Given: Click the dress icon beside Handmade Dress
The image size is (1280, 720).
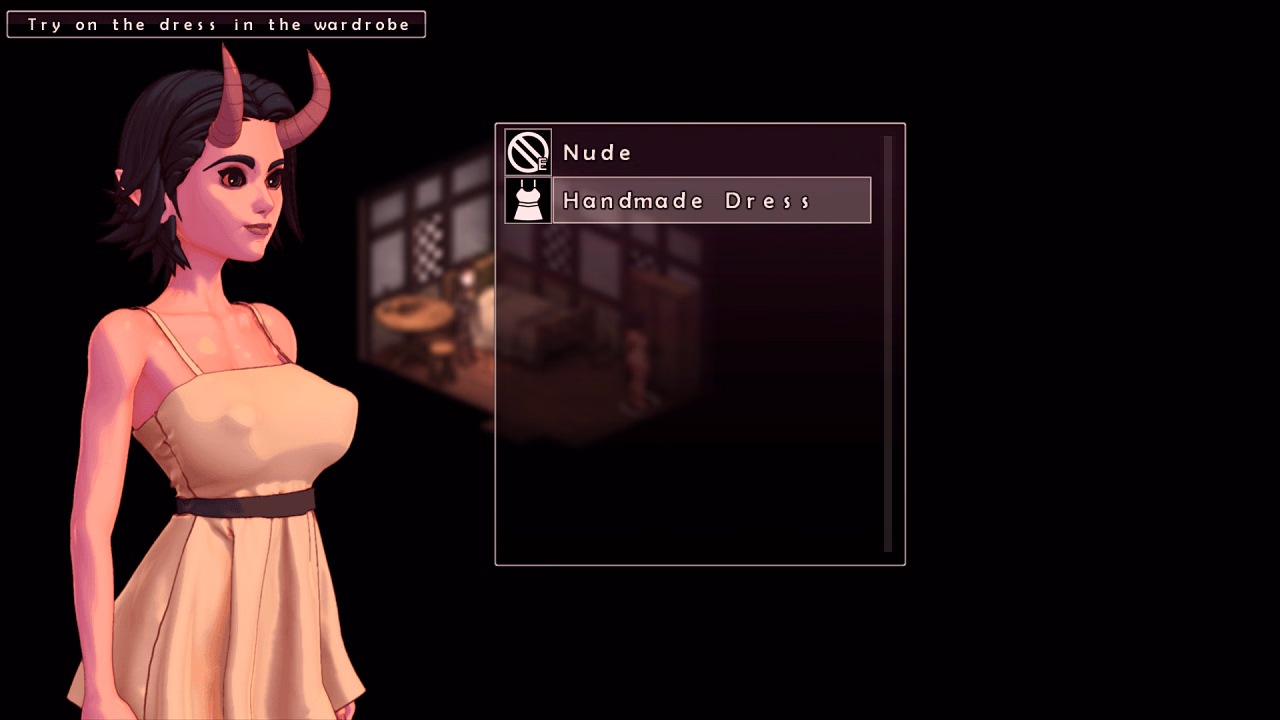Looking at the screenshot, I should coord(527,199).
